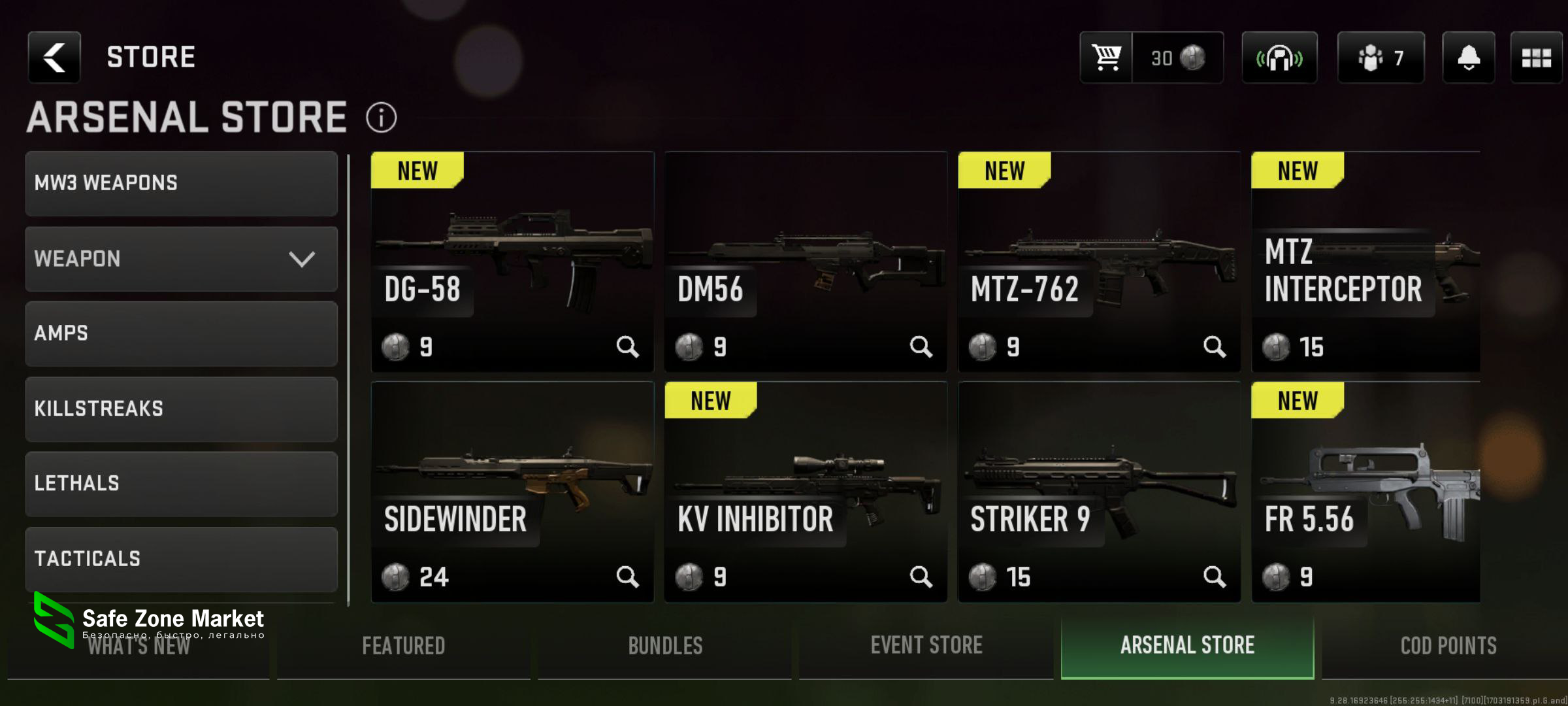
Task: Switch to the COD Points tab
Action: (x=1448, y=646)
